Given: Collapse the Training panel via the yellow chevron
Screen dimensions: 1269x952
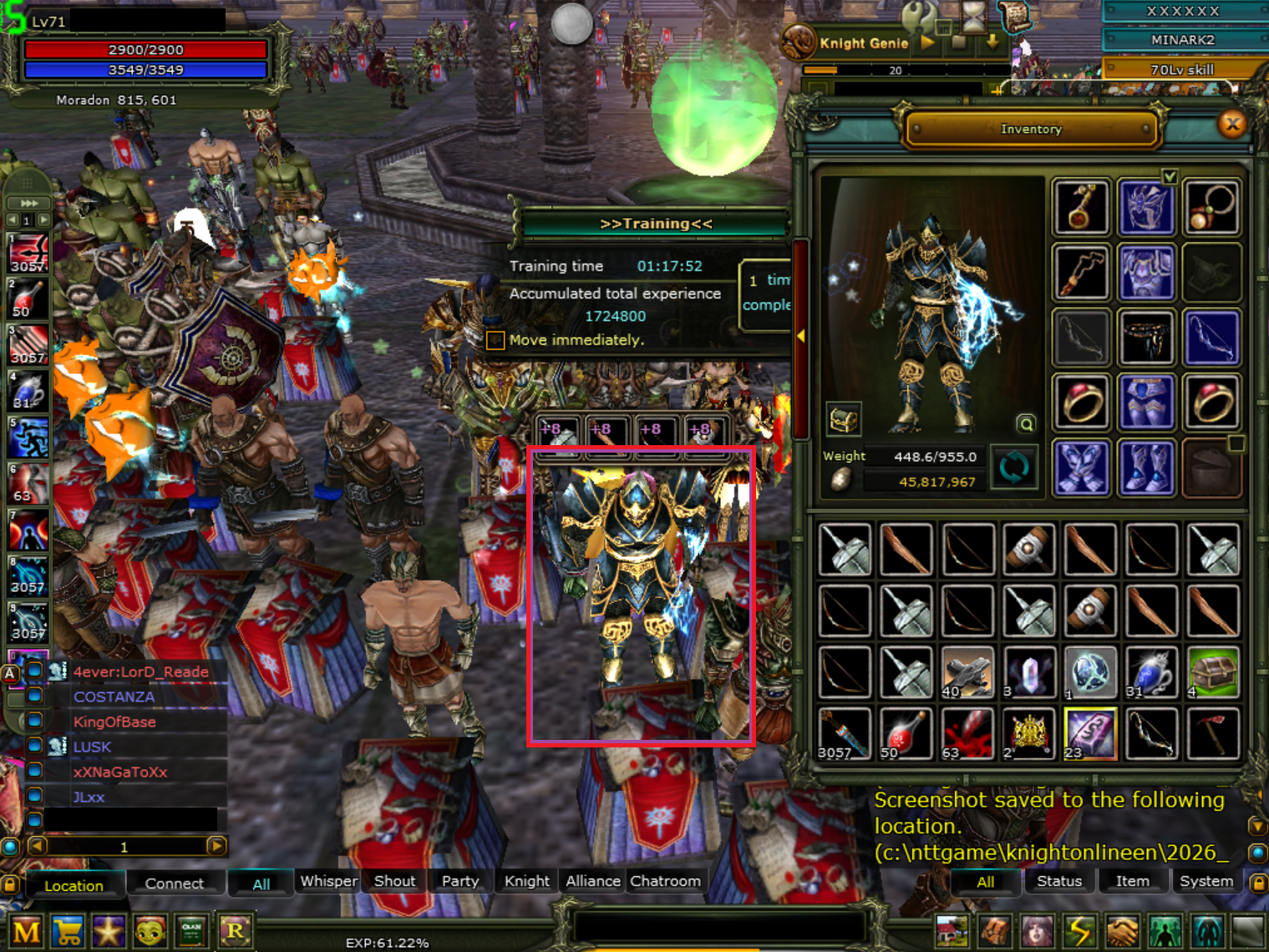Looking at the screenshot, I should coord(801,335).
